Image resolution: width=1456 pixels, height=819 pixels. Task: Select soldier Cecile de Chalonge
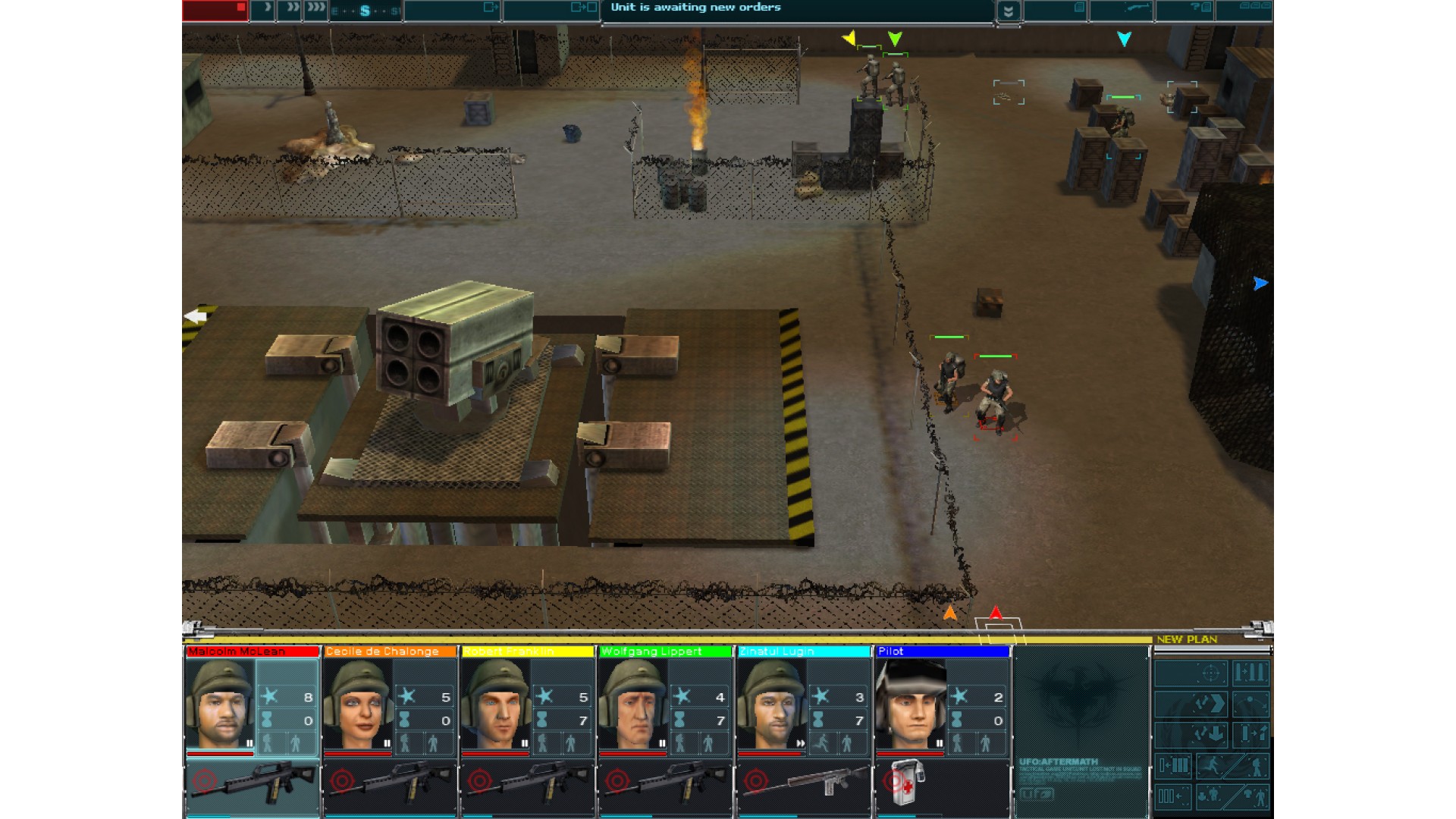point(357,705)
